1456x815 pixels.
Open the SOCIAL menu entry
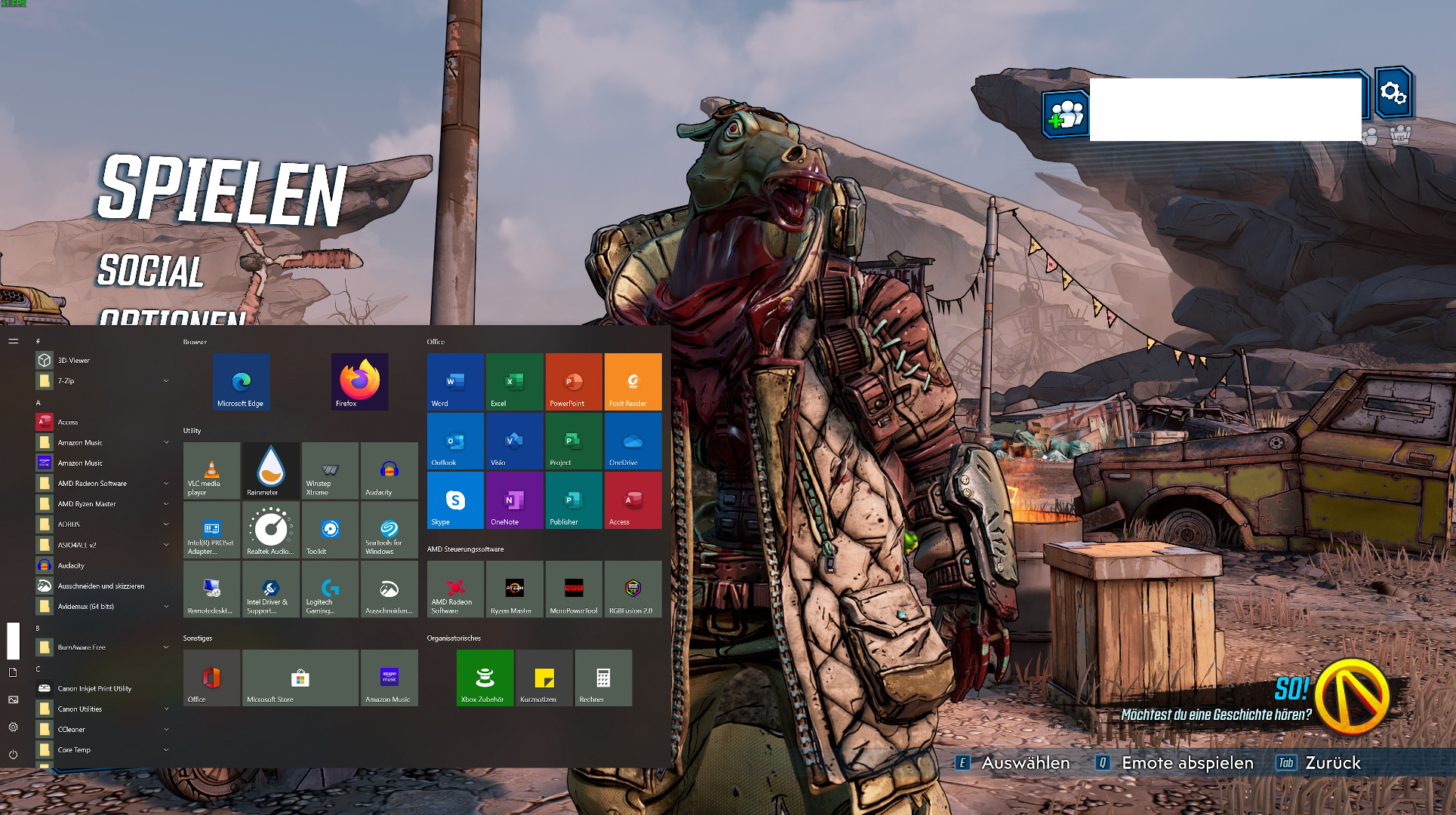coord(151,272)
